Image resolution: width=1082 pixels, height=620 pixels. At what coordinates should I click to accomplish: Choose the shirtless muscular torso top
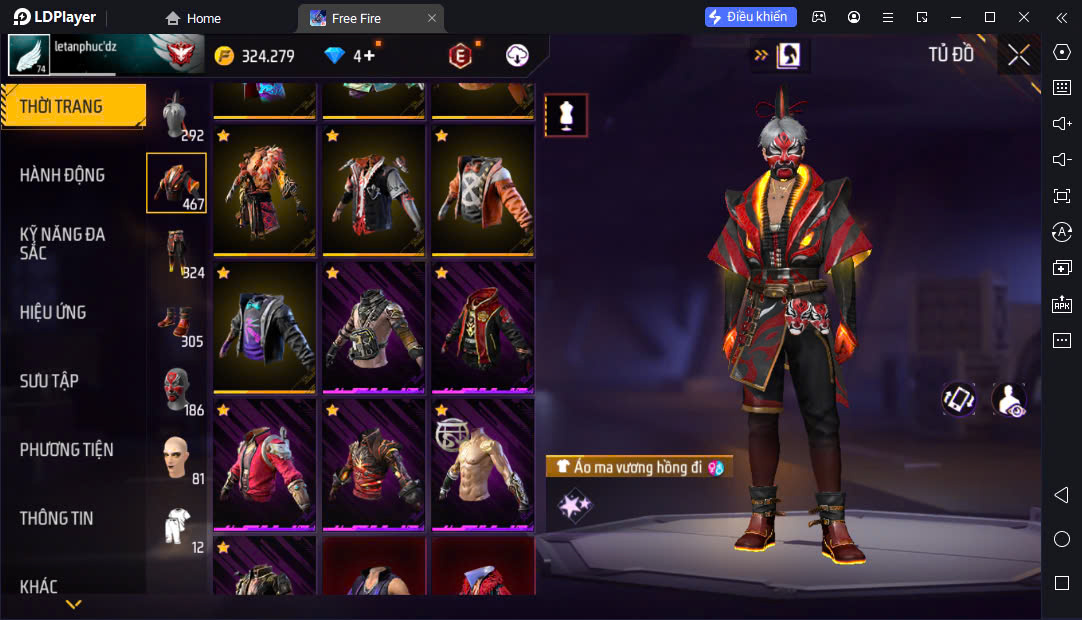coord(482,463)
